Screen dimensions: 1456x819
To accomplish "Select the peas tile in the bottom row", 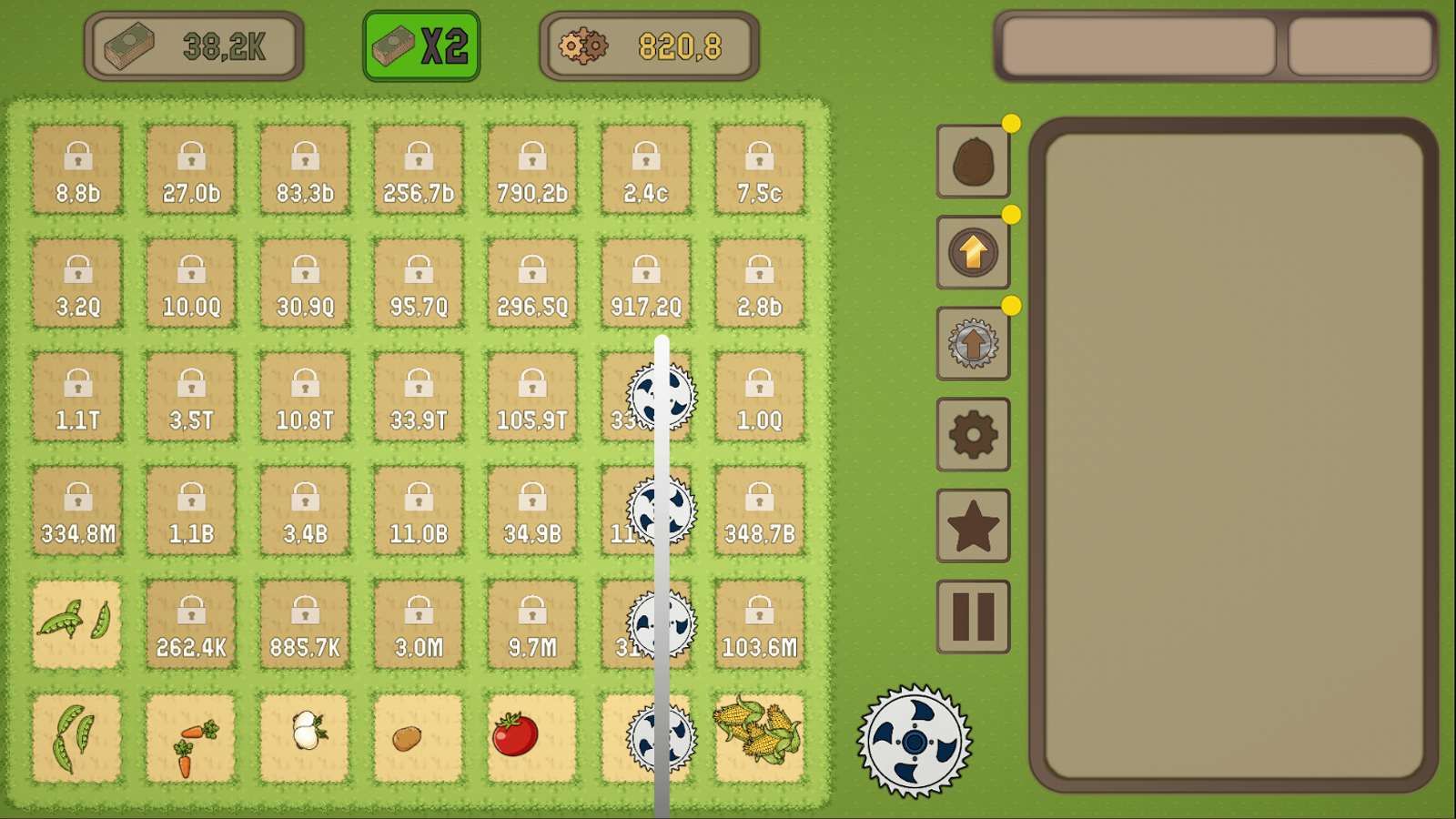I will (x=76, y=739).
